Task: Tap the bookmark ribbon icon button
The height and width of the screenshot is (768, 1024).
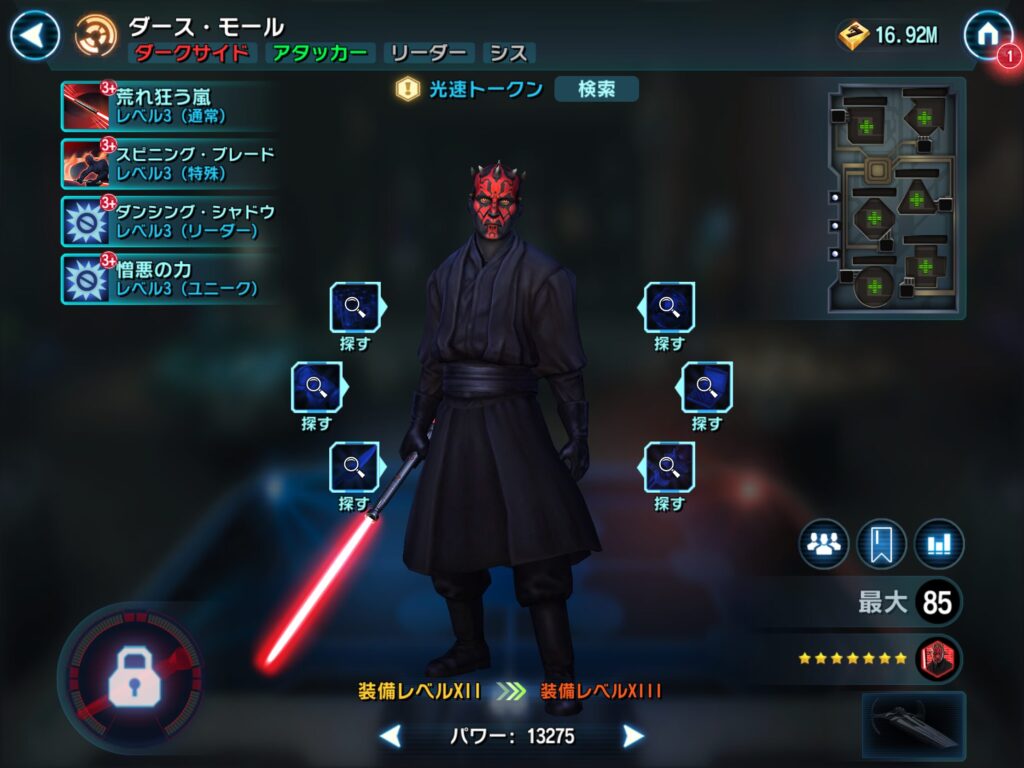Action: coord(881,545)
